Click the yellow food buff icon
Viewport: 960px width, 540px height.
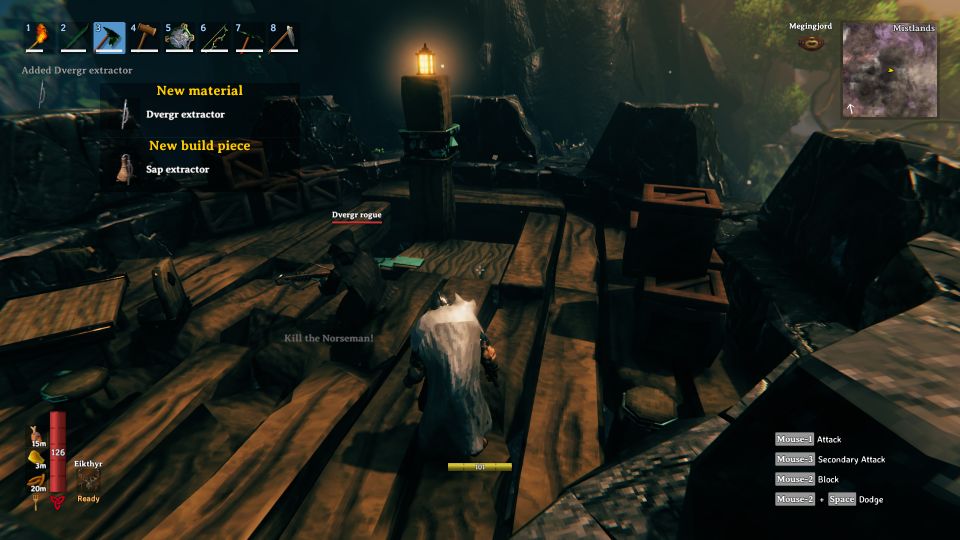(x=34, y=457)
